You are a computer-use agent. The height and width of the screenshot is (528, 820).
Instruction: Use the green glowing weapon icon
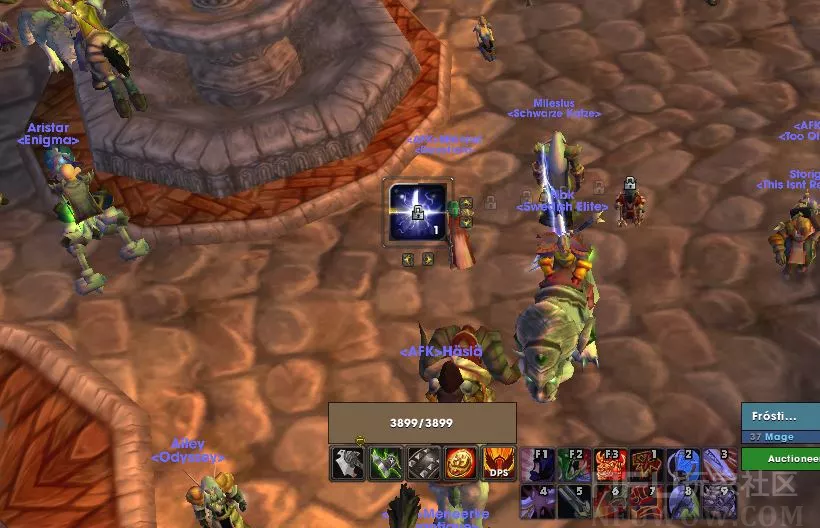[386, 464]
